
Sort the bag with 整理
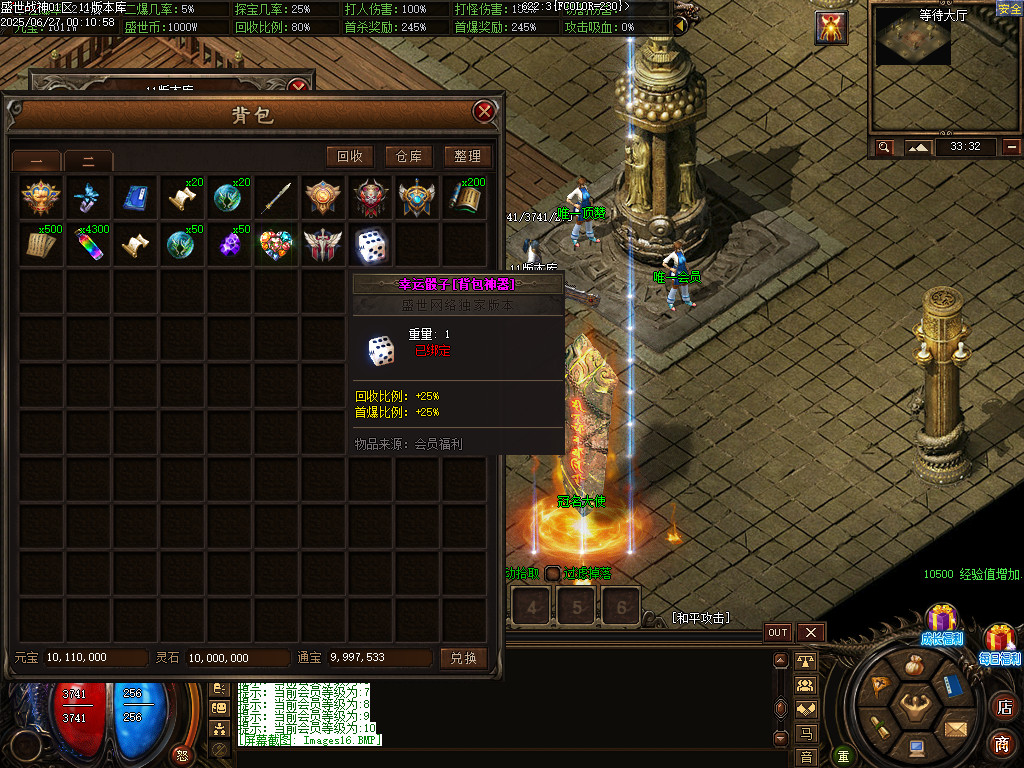tap(467, 156)
